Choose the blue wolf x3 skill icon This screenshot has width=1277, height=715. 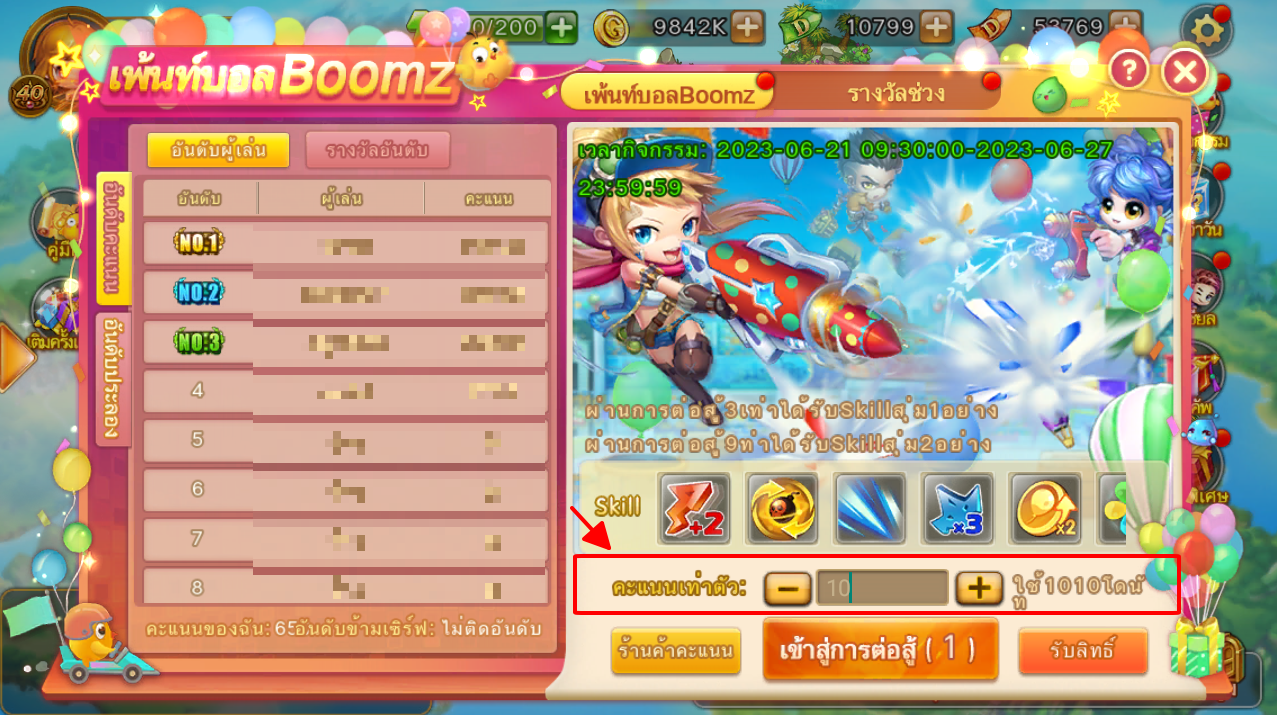coord(957,508)
